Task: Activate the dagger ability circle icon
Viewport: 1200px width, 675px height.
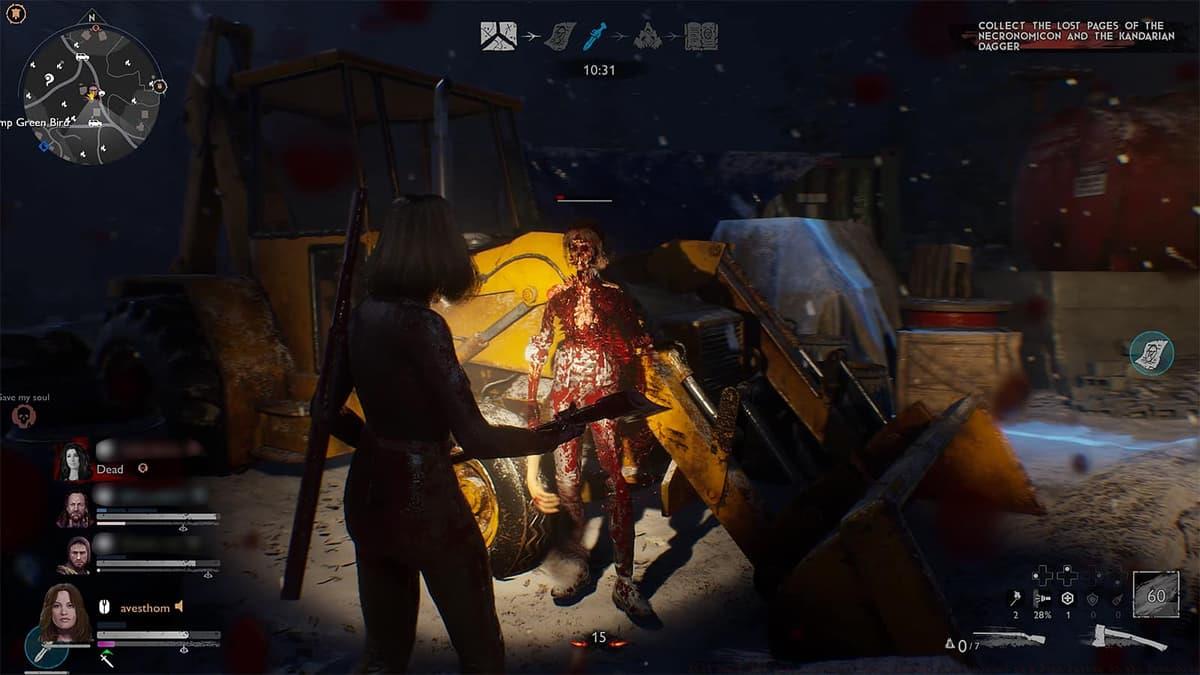Action: tap(45, 648)
